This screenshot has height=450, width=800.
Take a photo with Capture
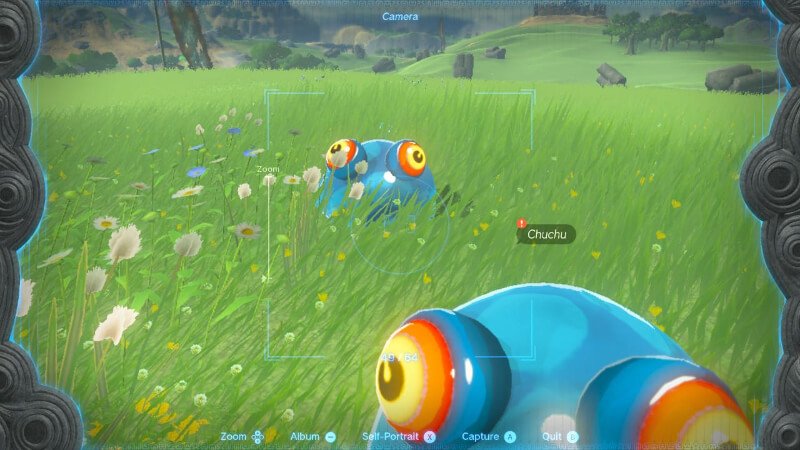489,437
